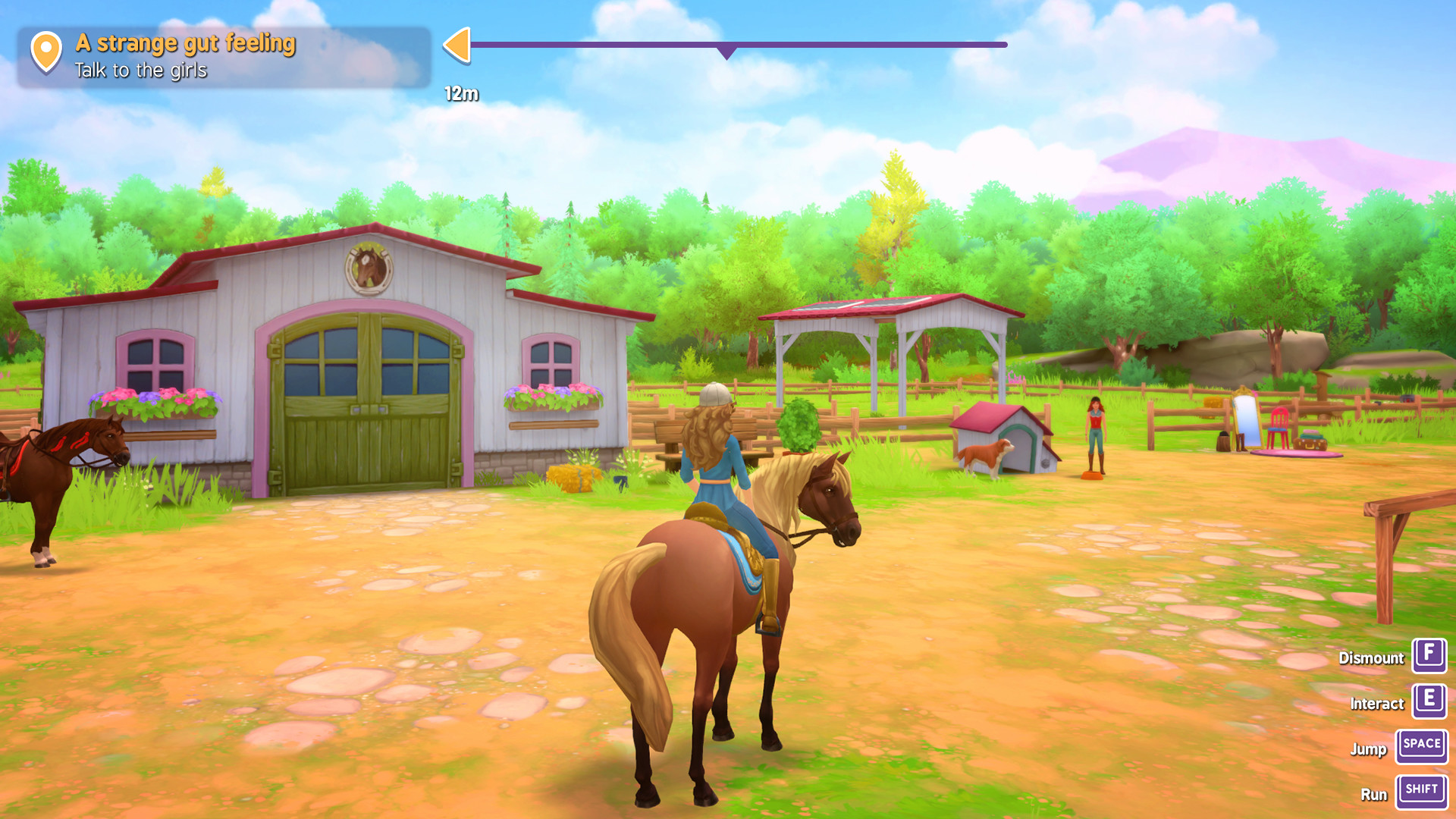
Task: Click the SHIFT Run key icon
Action: (1421, 790)
